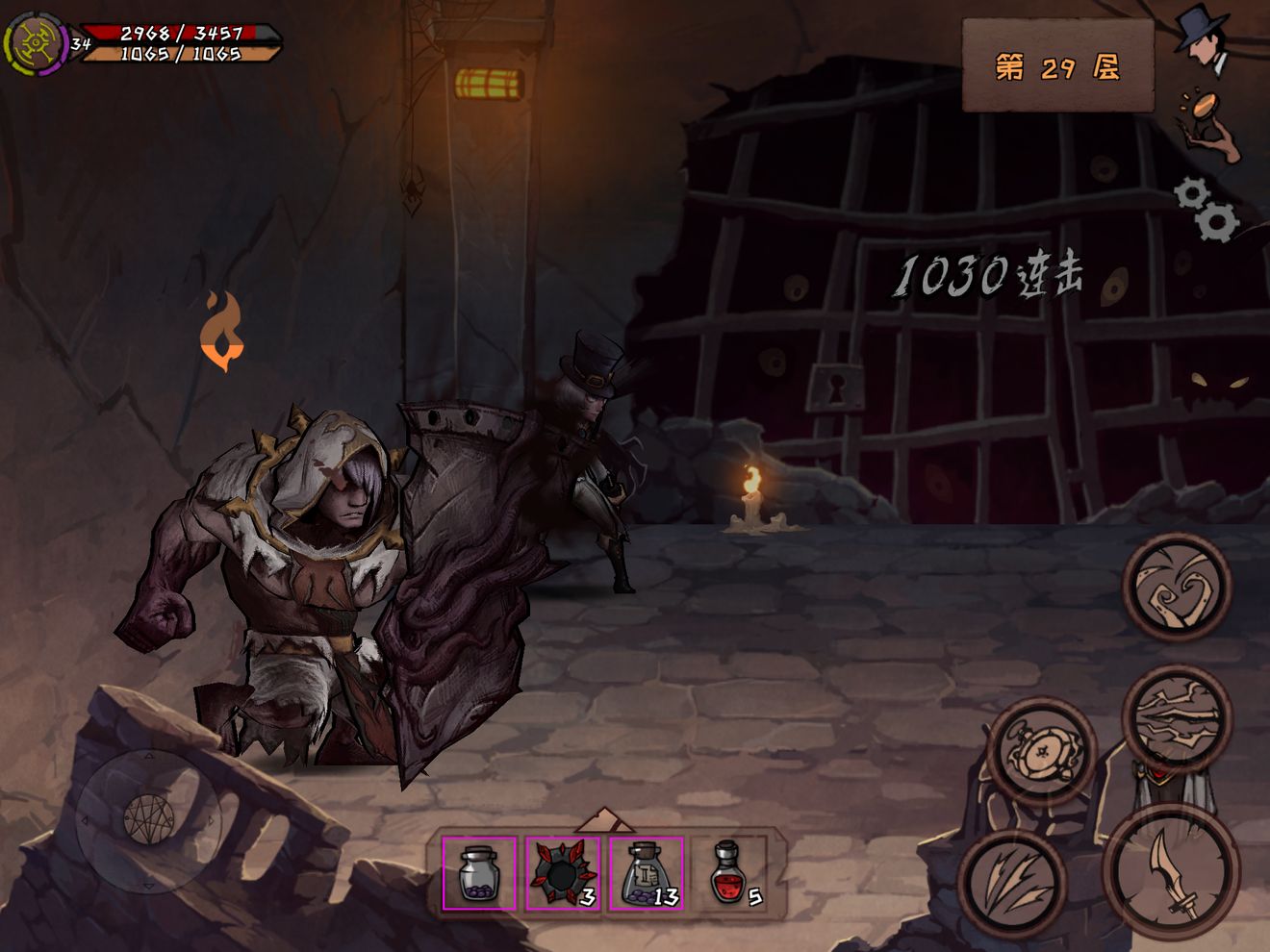Open the top-hat character portrait

[1203, 40]
